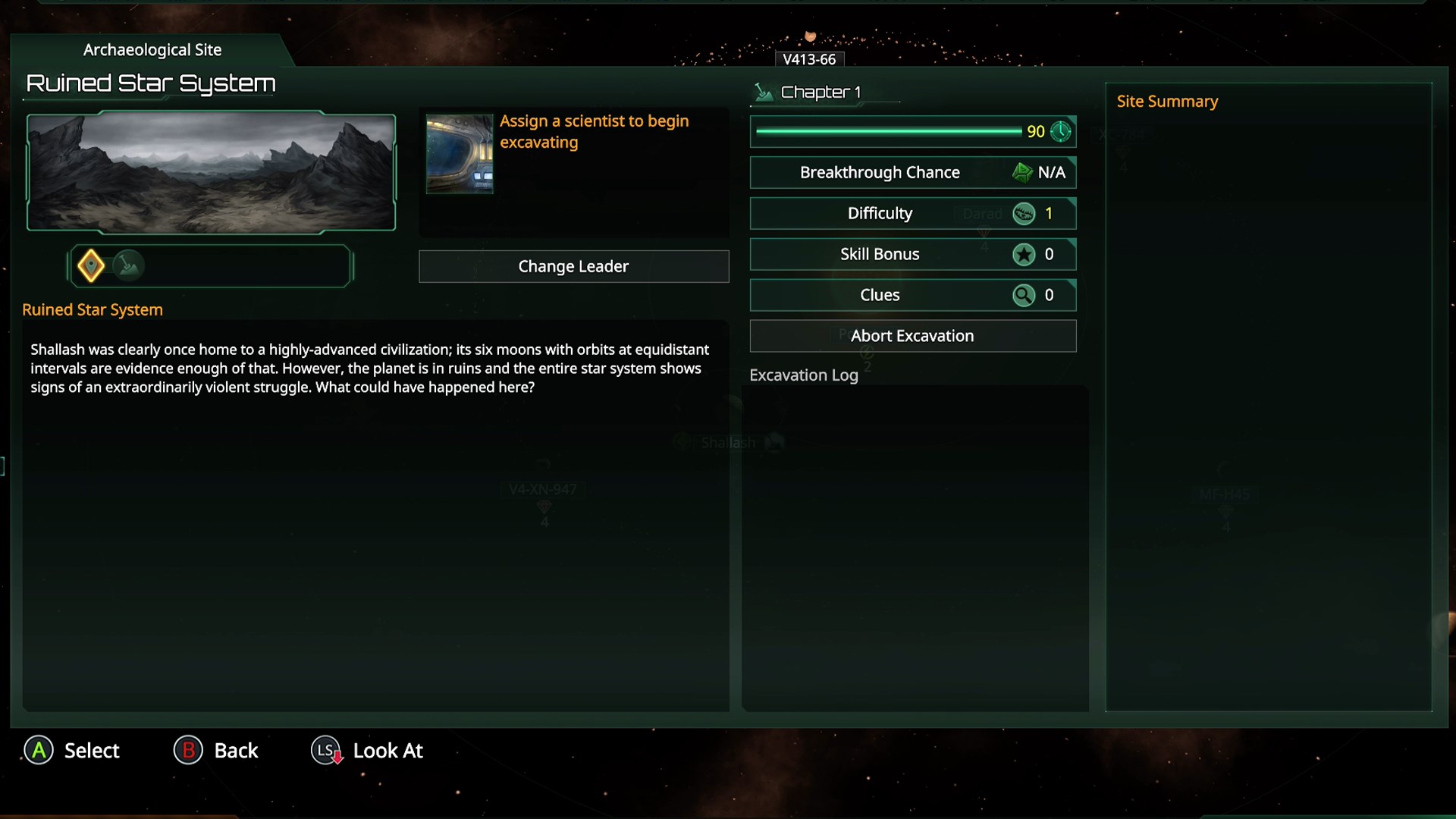Click the yellow diamond site icon
This screenshot has width=1456, height=819.
[91, 265]
